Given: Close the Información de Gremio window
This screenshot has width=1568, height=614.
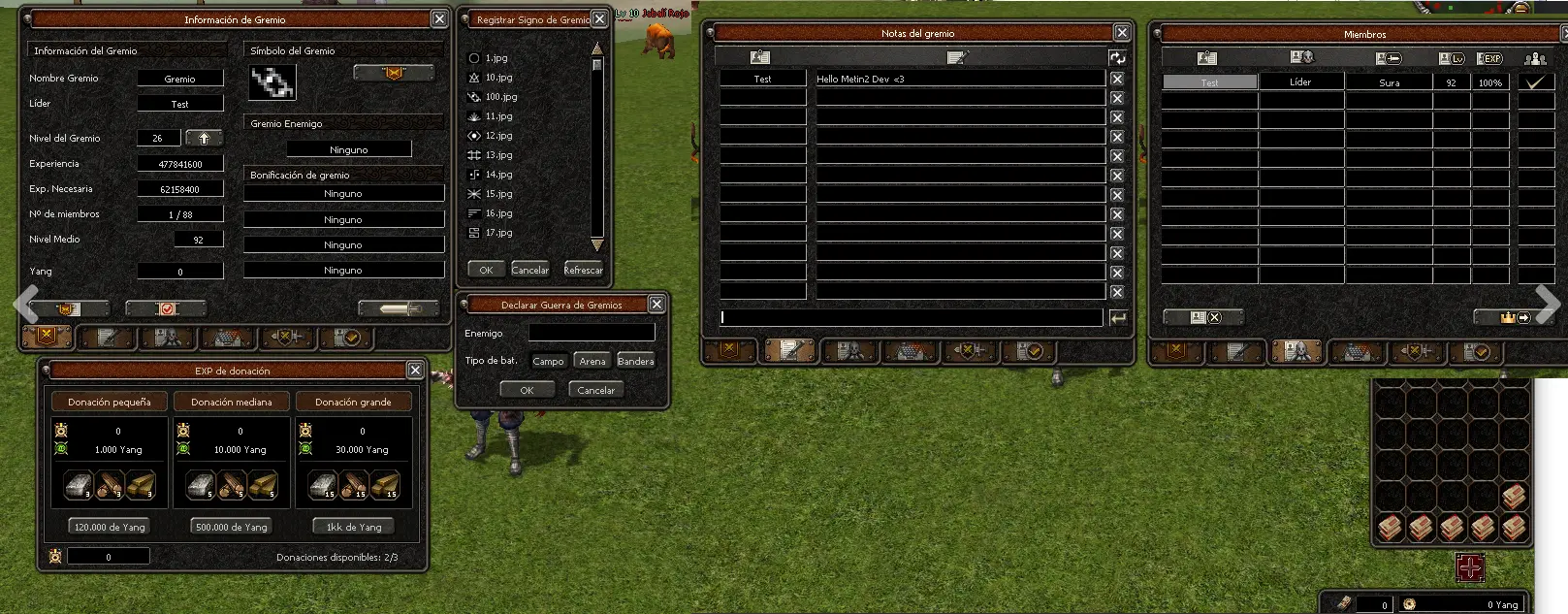Looking at the screenshot, I should pos(439,19).
